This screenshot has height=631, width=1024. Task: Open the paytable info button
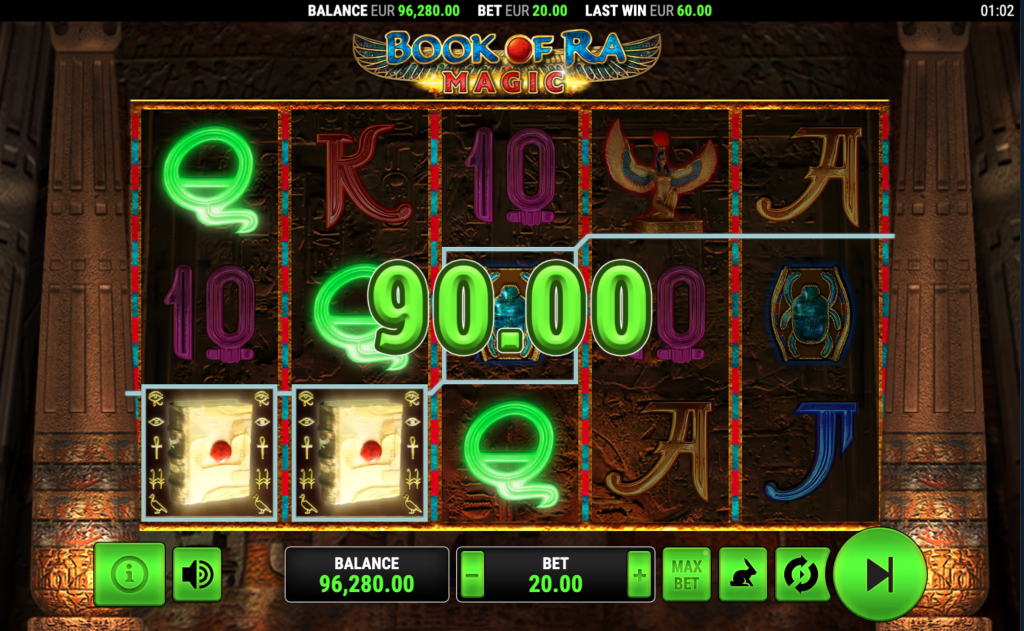tap(129, 575)
